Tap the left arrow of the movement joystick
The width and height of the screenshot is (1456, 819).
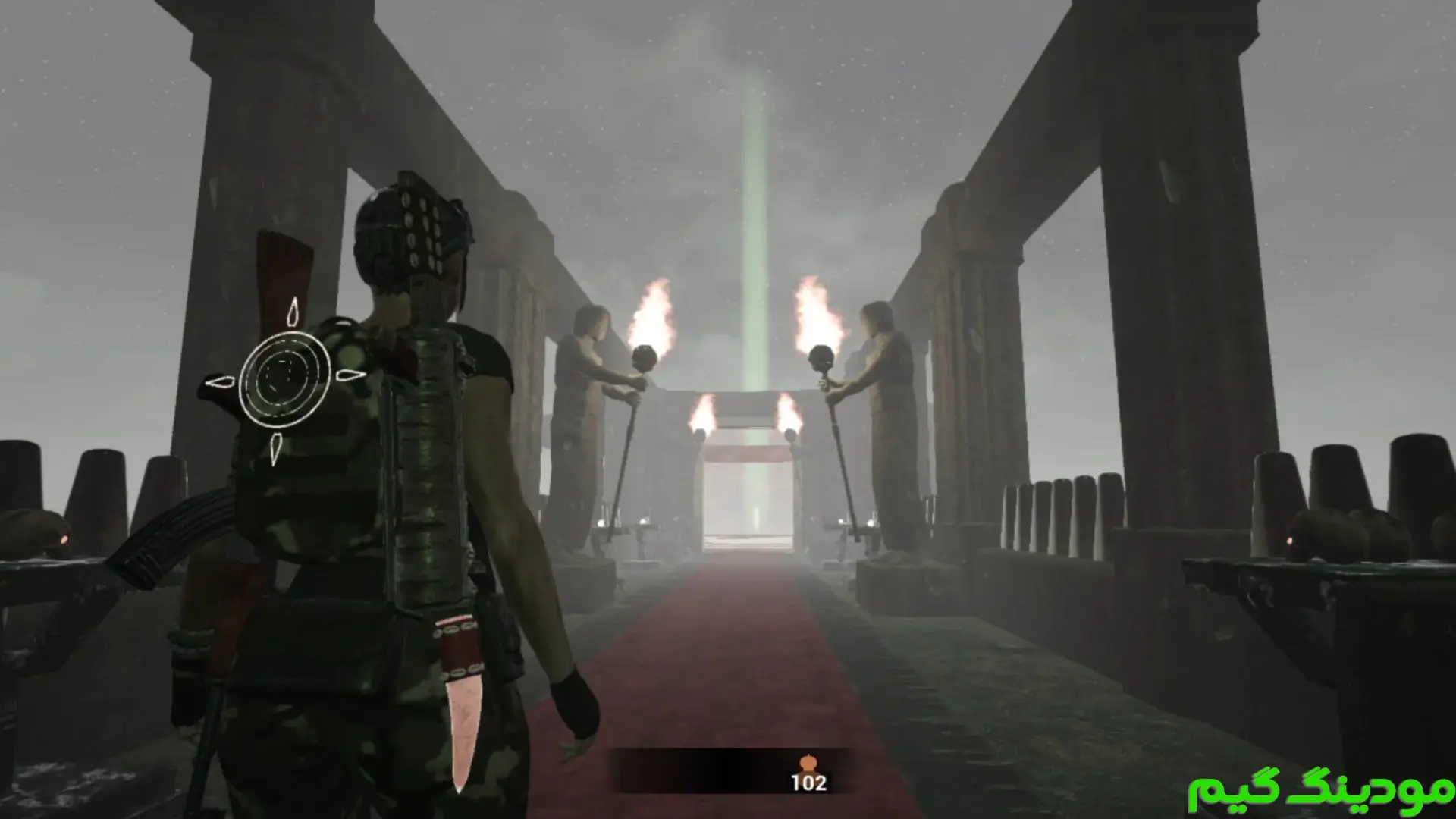(220, 381)
